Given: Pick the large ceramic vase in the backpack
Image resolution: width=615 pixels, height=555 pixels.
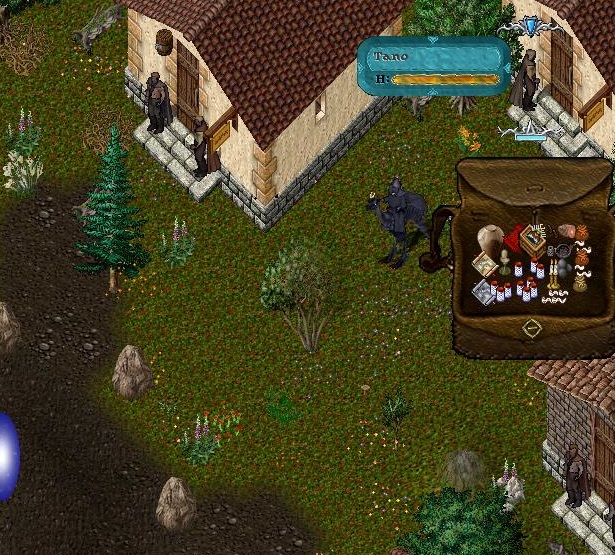Looking at the screenshot, I should click(490, 240).
